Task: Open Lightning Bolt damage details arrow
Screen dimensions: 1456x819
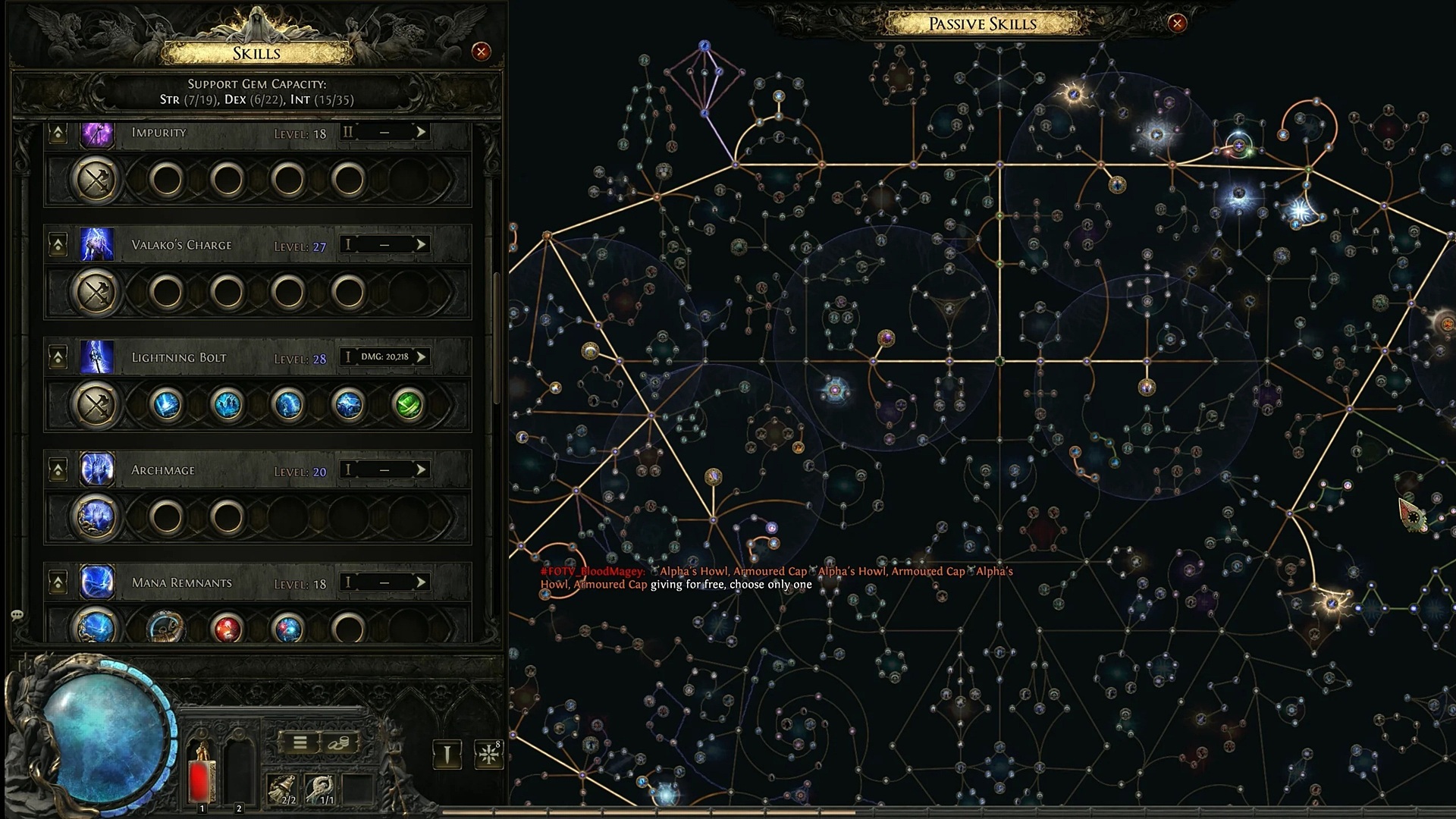Action: 421,356
